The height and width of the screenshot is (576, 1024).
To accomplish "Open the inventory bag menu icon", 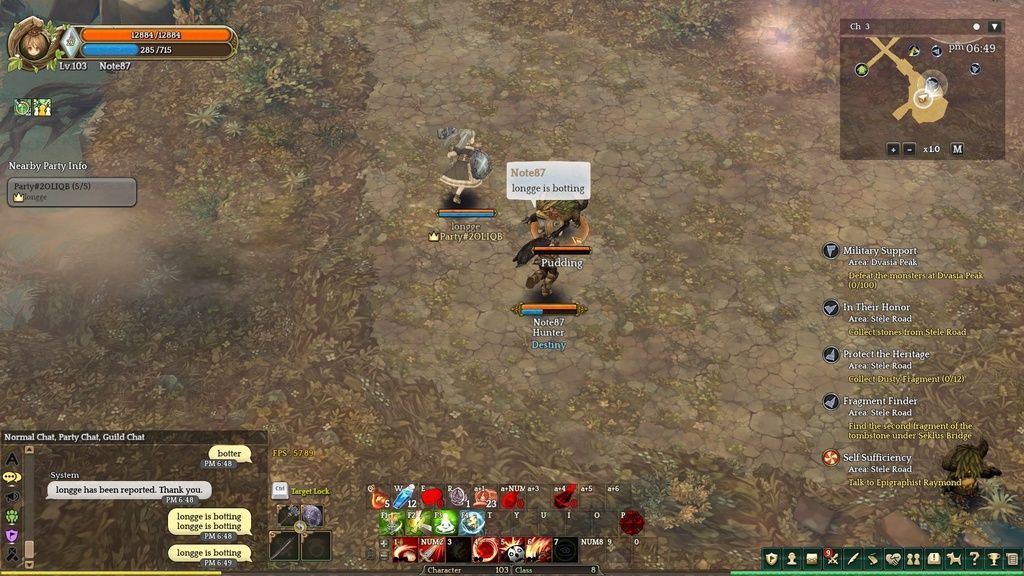I will click(x=812, y=559).
